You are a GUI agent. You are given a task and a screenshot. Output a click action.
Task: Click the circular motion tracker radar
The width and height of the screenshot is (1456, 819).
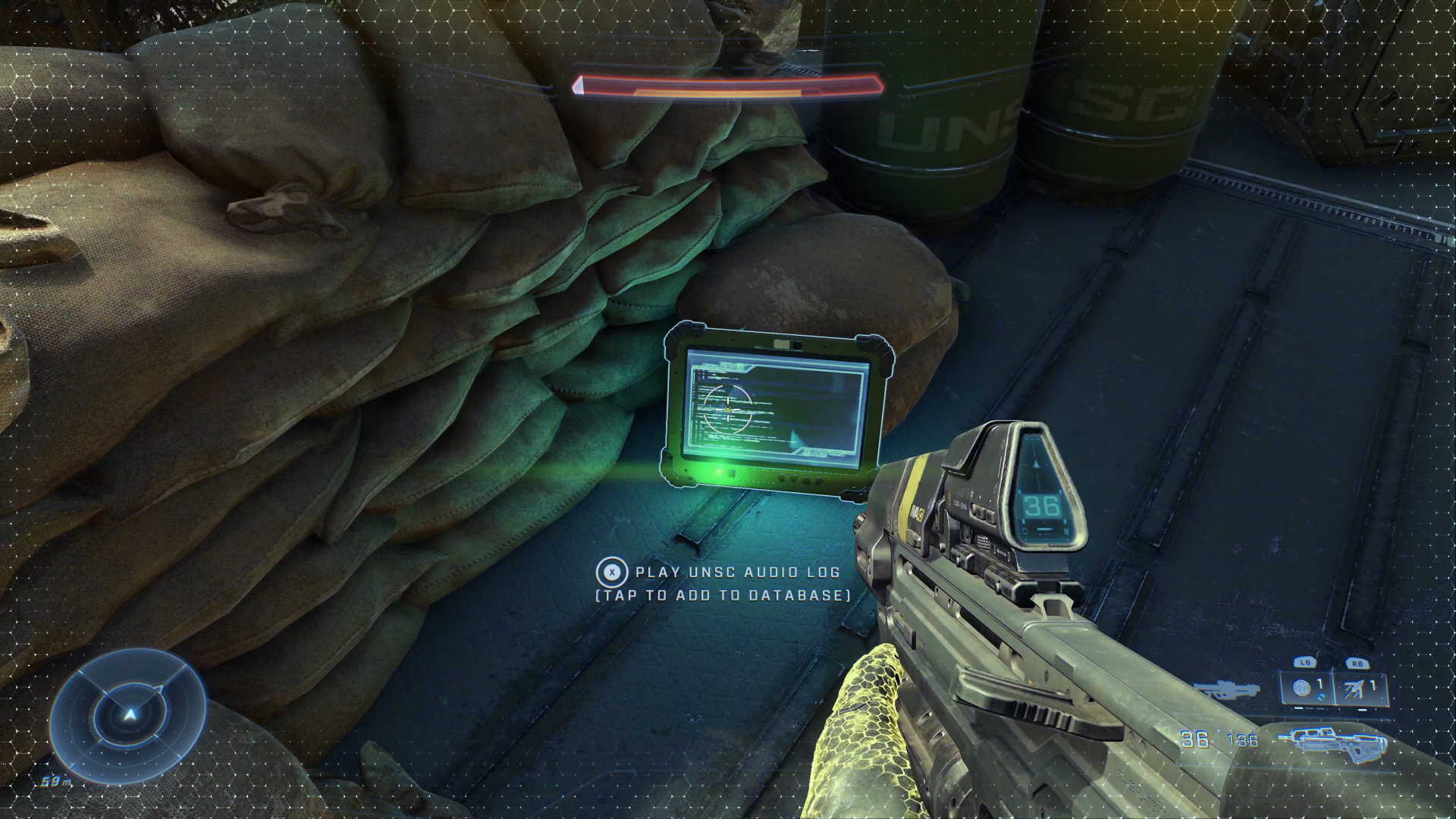[130, 714]
